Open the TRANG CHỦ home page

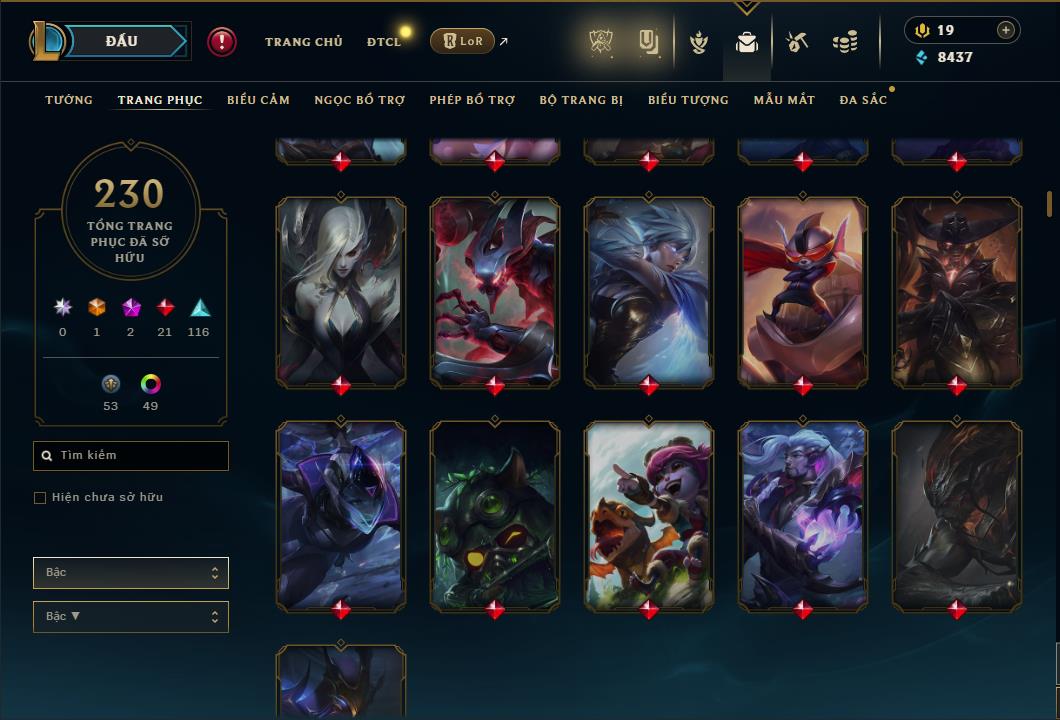303,42
